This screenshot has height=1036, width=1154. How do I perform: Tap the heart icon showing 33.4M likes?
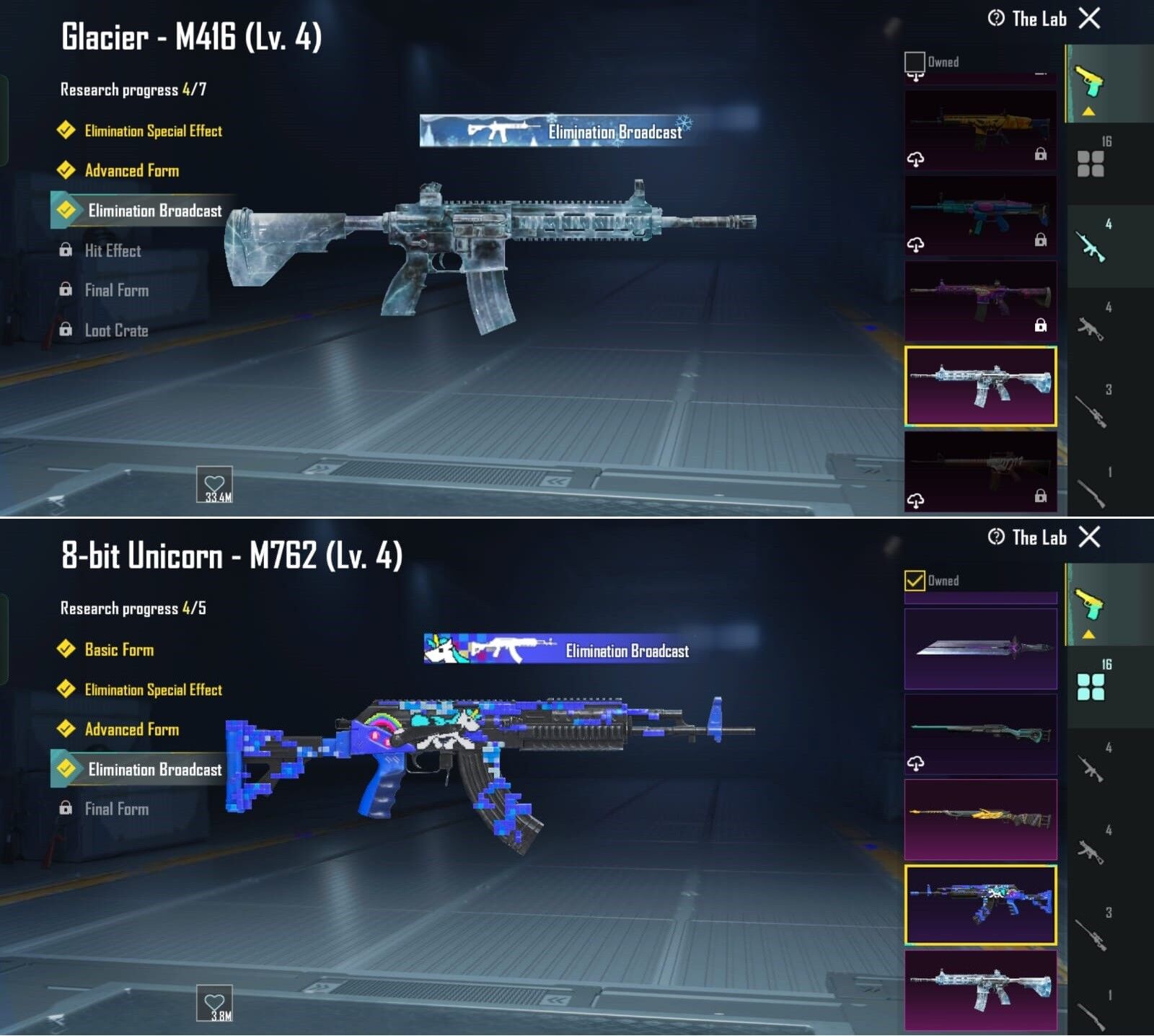pos(216,485)
